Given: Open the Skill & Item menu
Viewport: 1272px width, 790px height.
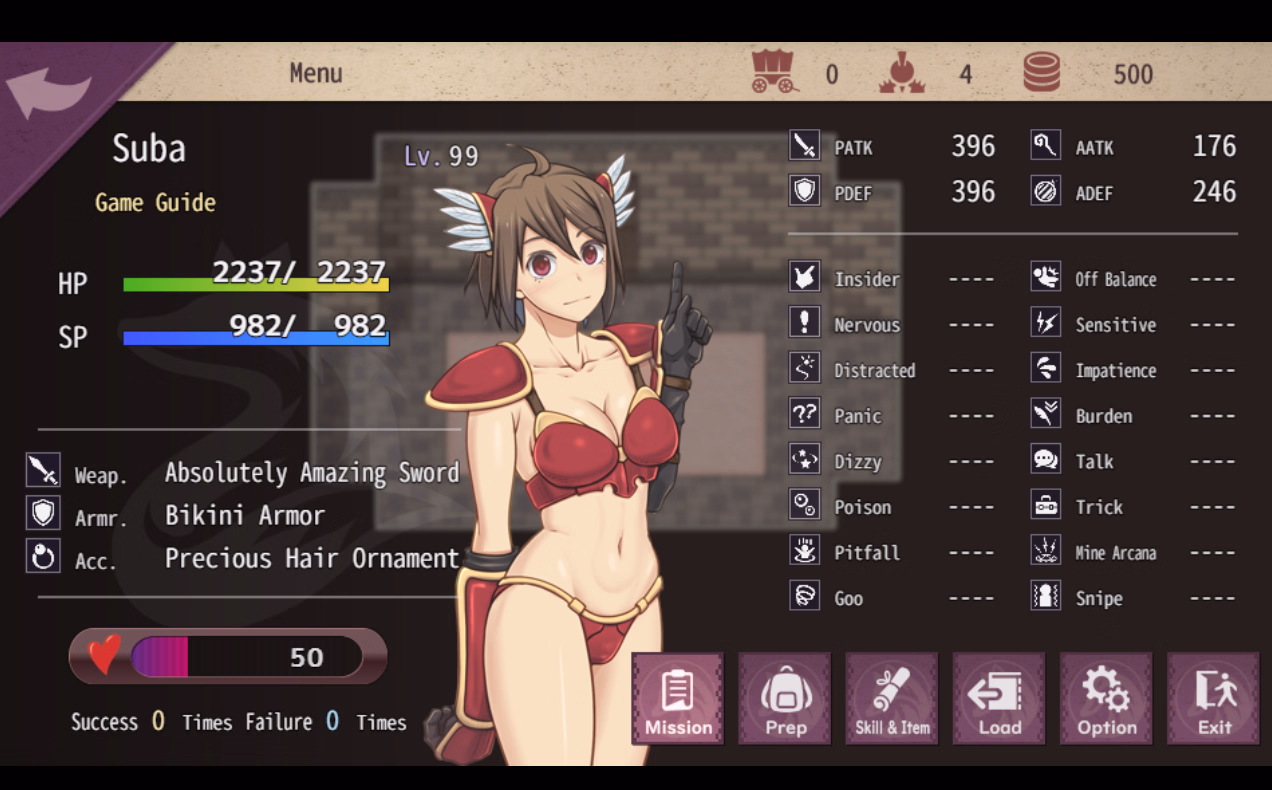Looking at the screenshot, I should [x=892, y=699].
